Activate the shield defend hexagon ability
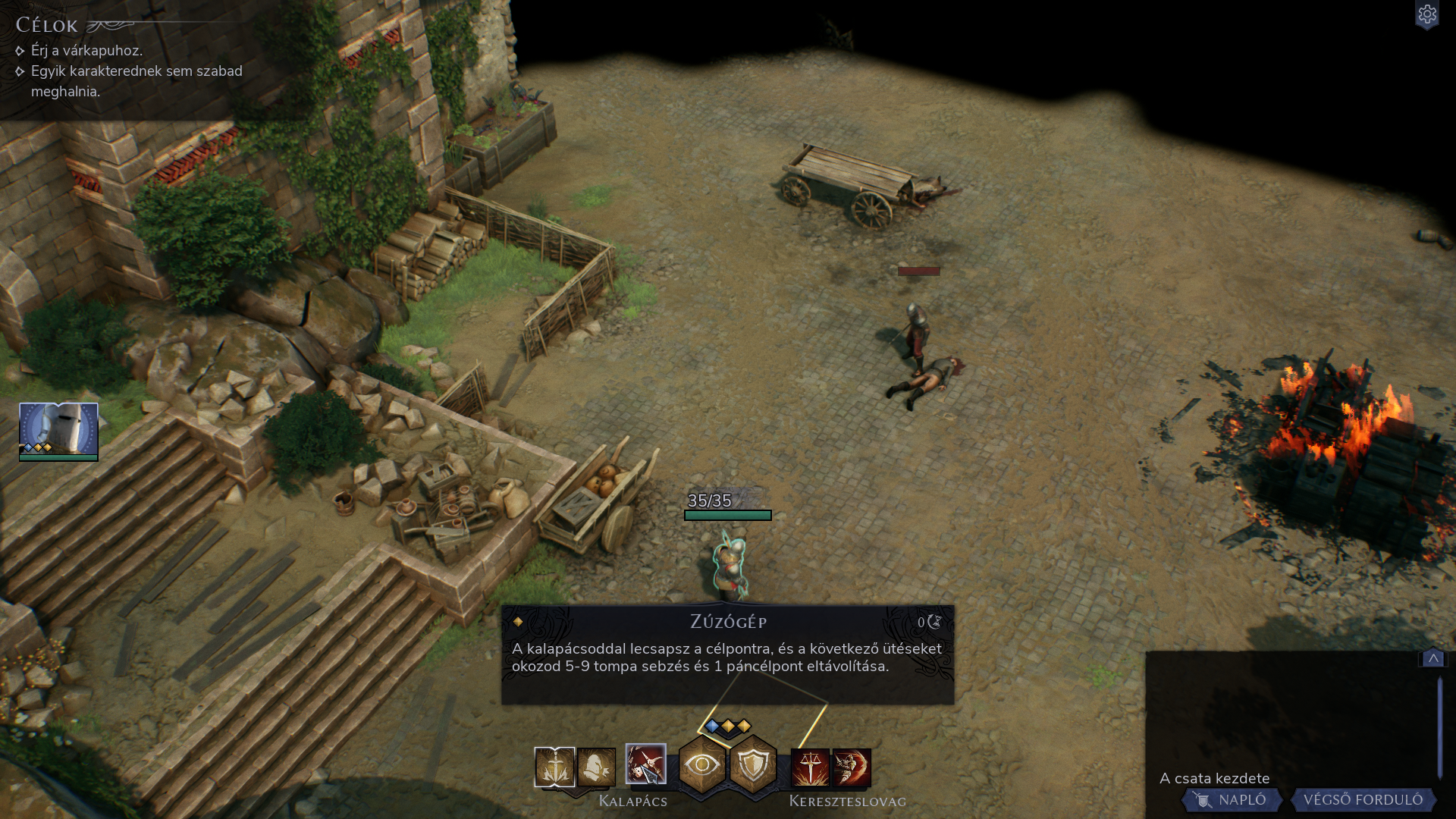 (753, 764)
